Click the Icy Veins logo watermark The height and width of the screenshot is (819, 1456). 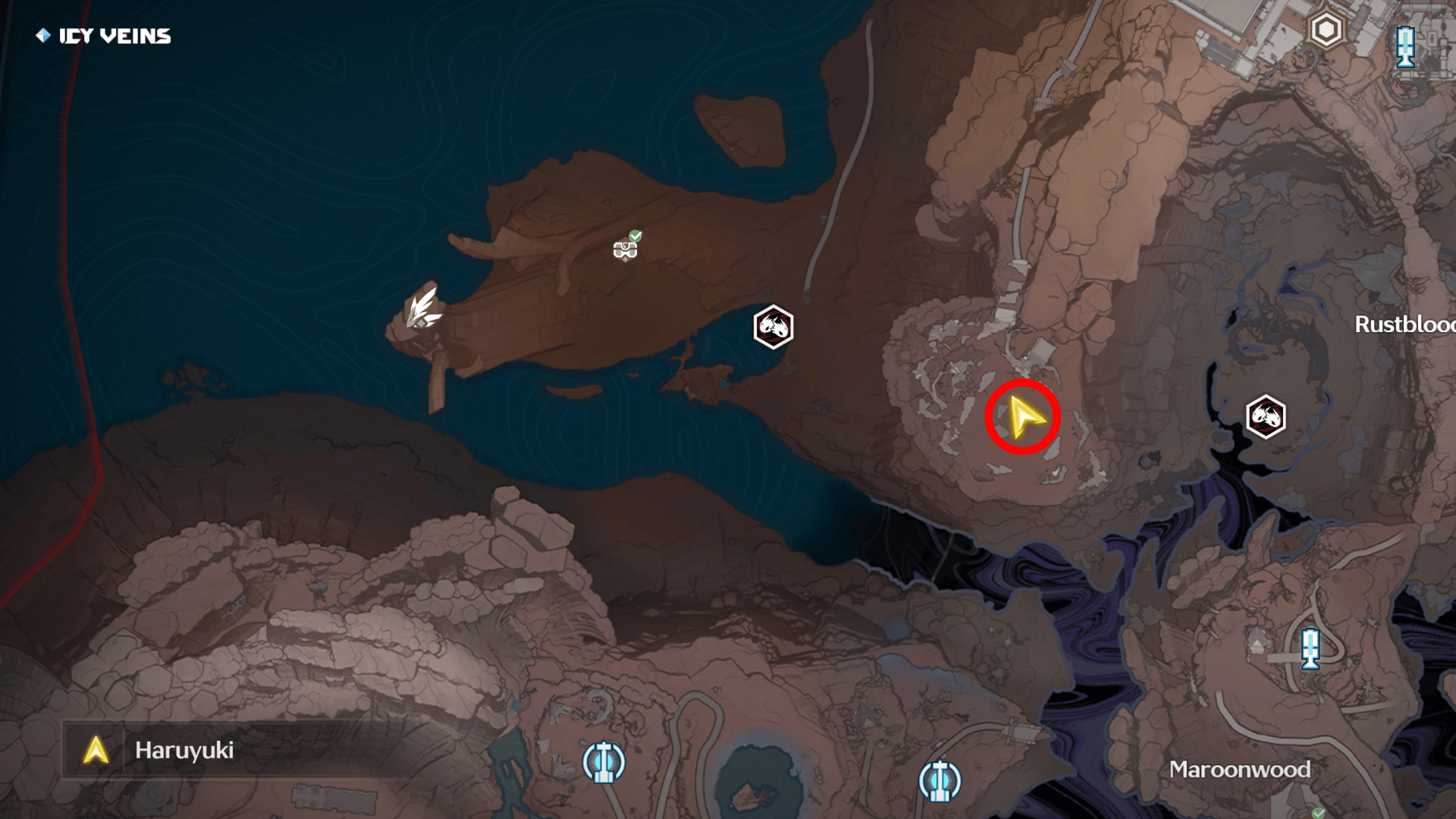tap(104, 36)
